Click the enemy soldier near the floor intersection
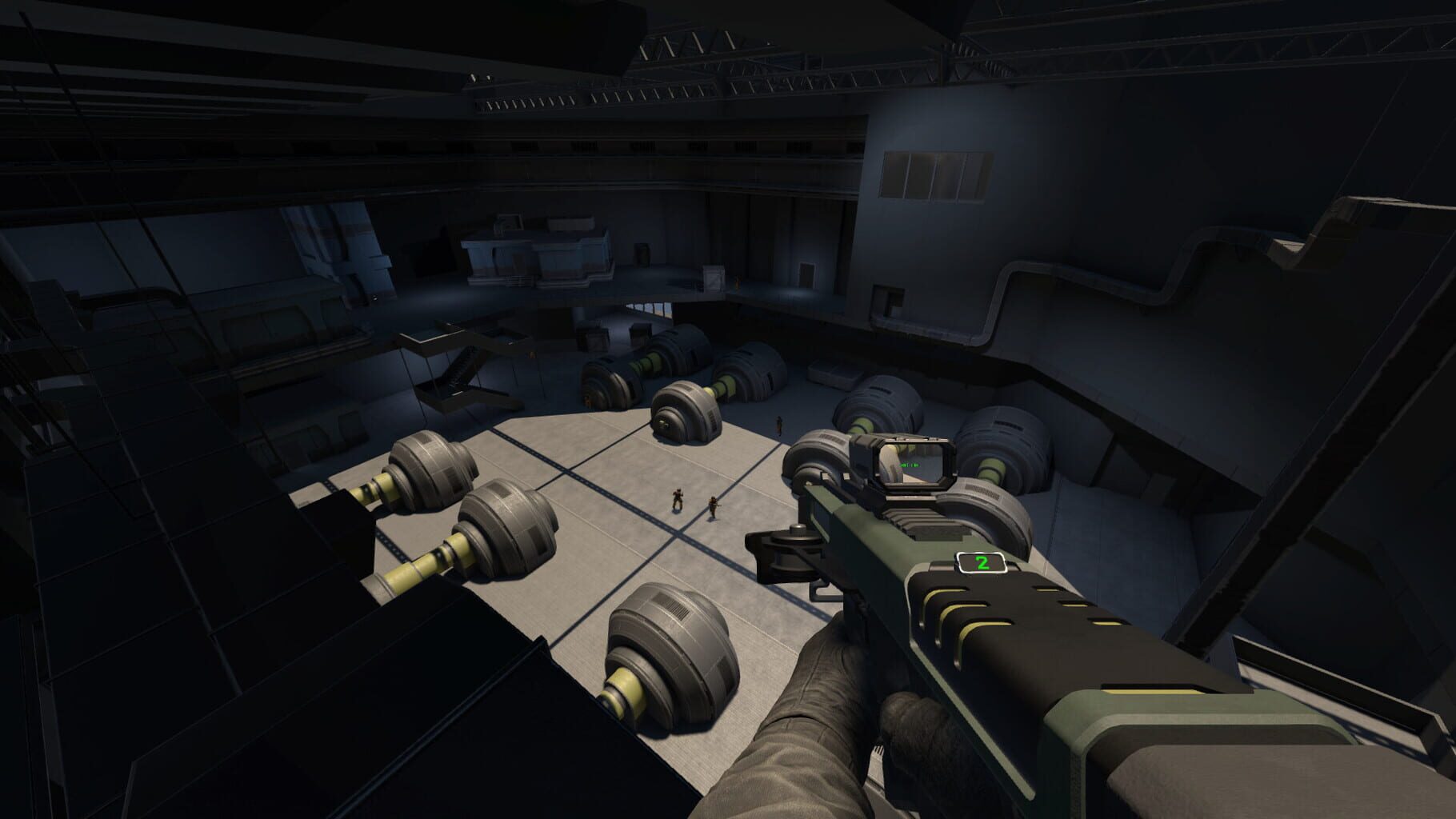1456x819 pixels. tap(678, 500)
